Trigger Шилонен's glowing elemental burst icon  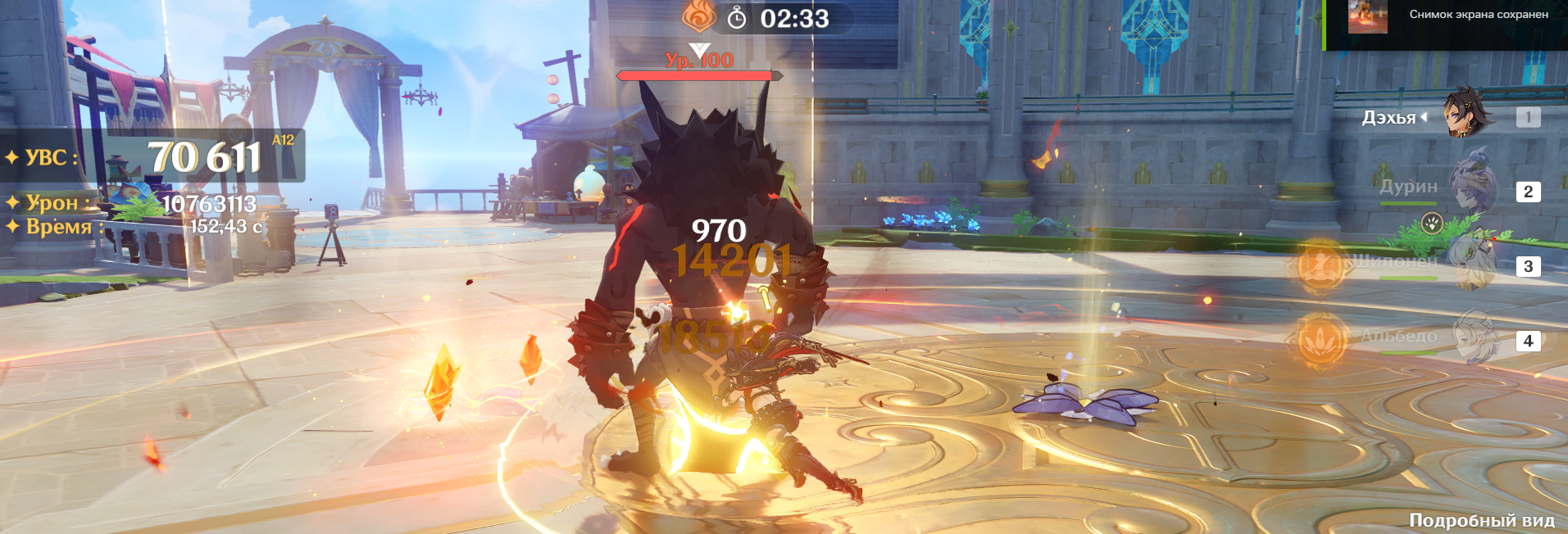coord(1320,265)
